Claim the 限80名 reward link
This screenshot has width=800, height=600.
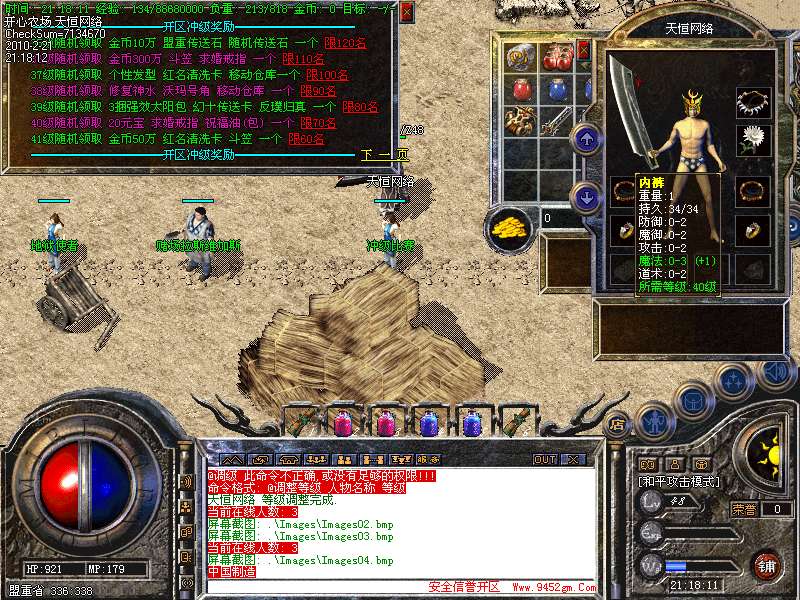pyautogui.click(x=360, y=107)
